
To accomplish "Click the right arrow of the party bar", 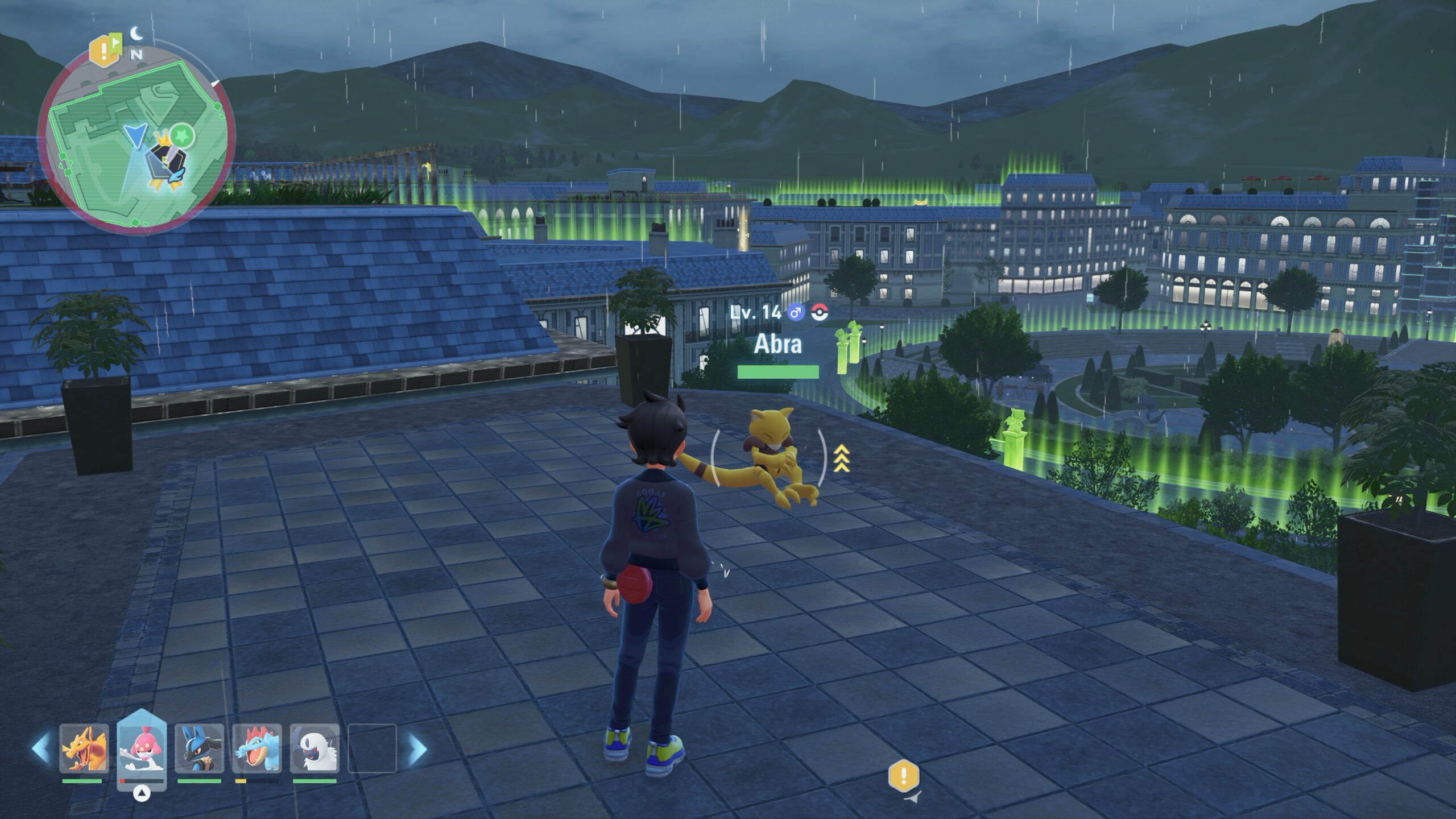I will point(418,748).
